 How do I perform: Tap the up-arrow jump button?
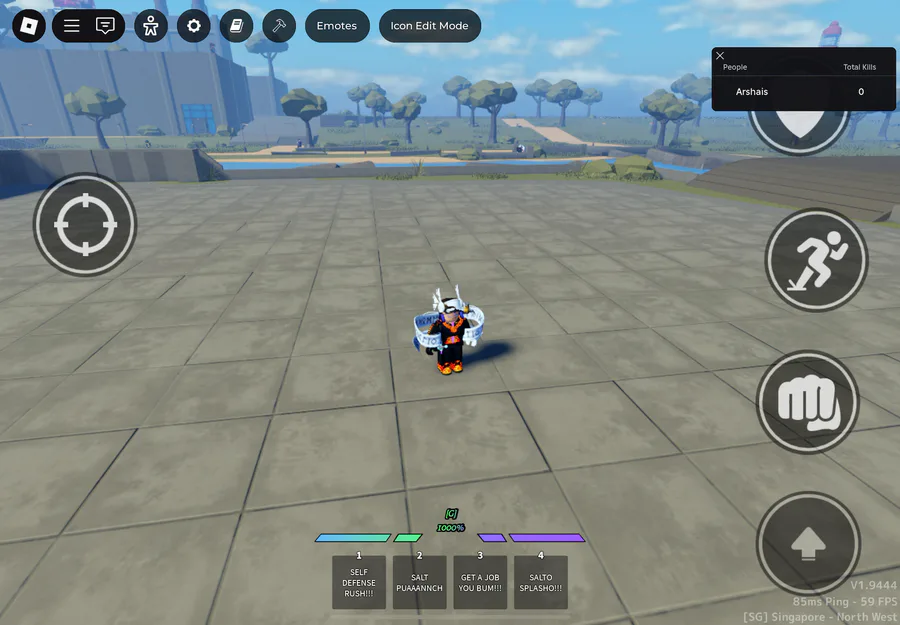click(807, 545)
